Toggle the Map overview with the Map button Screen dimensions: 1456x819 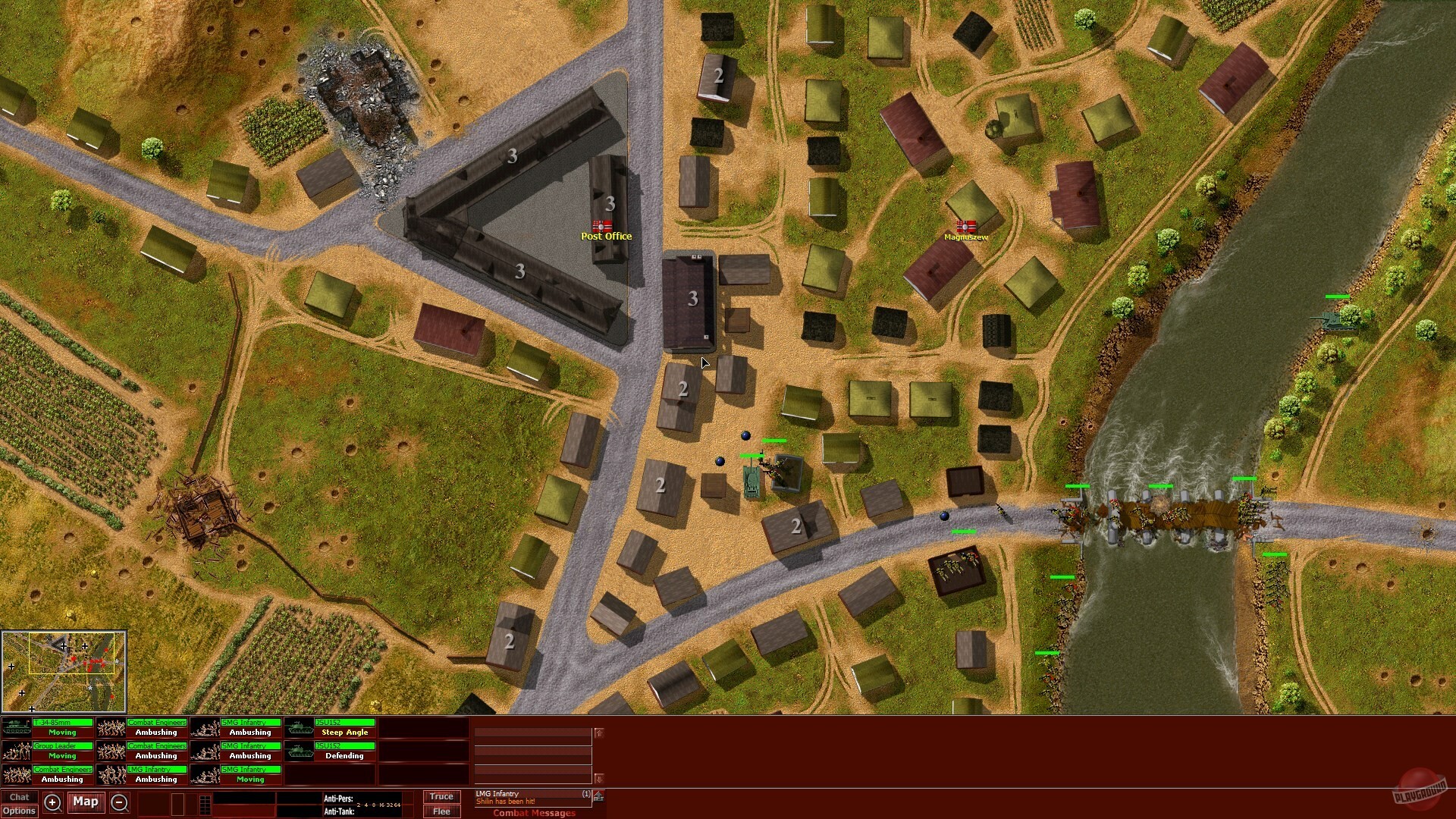86,802
